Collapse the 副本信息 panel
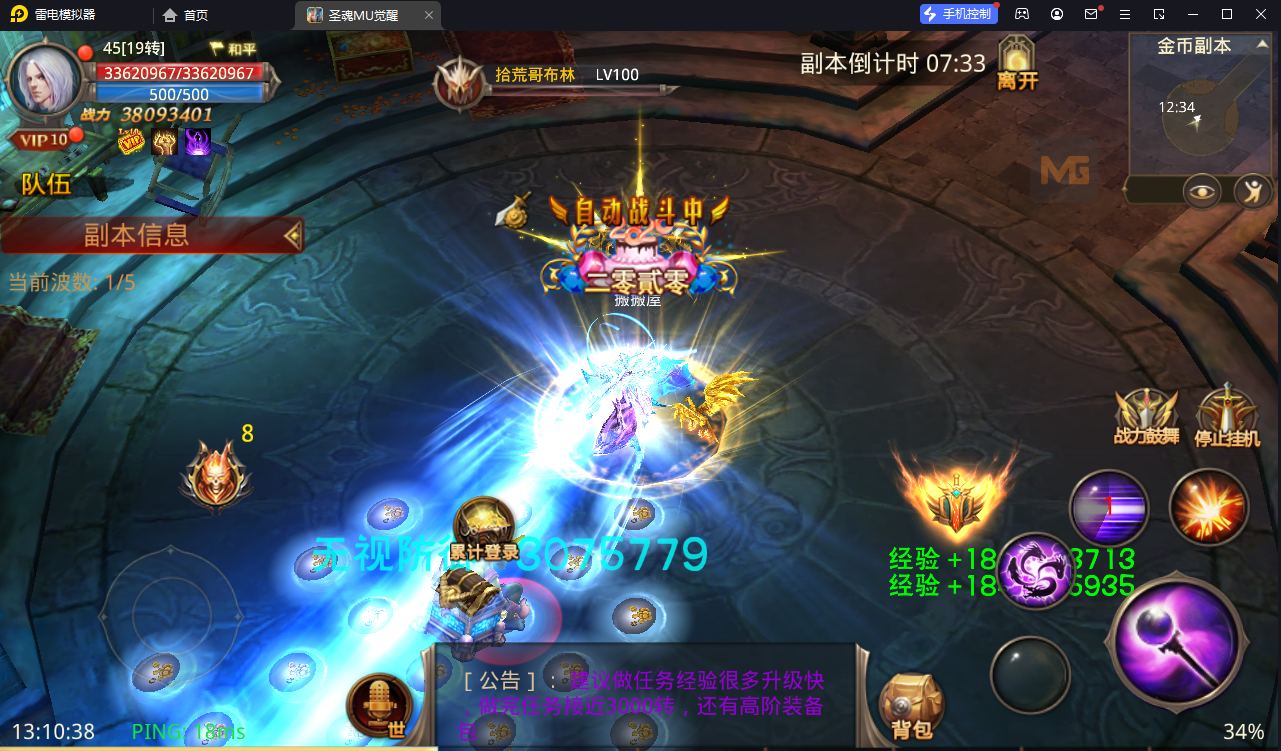Image resolution: width=1281 pixels, height=751 pixels. [x=292, y=236]
